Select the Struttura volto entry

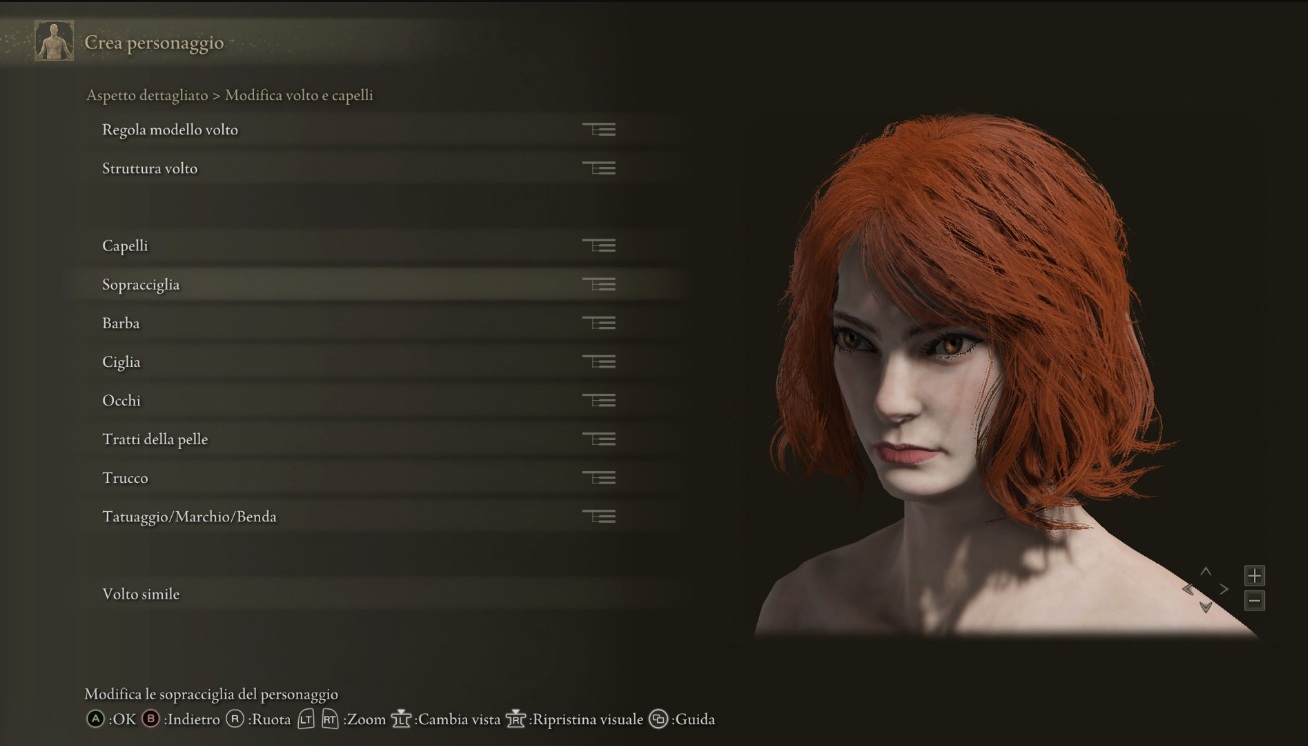point(150,169)
